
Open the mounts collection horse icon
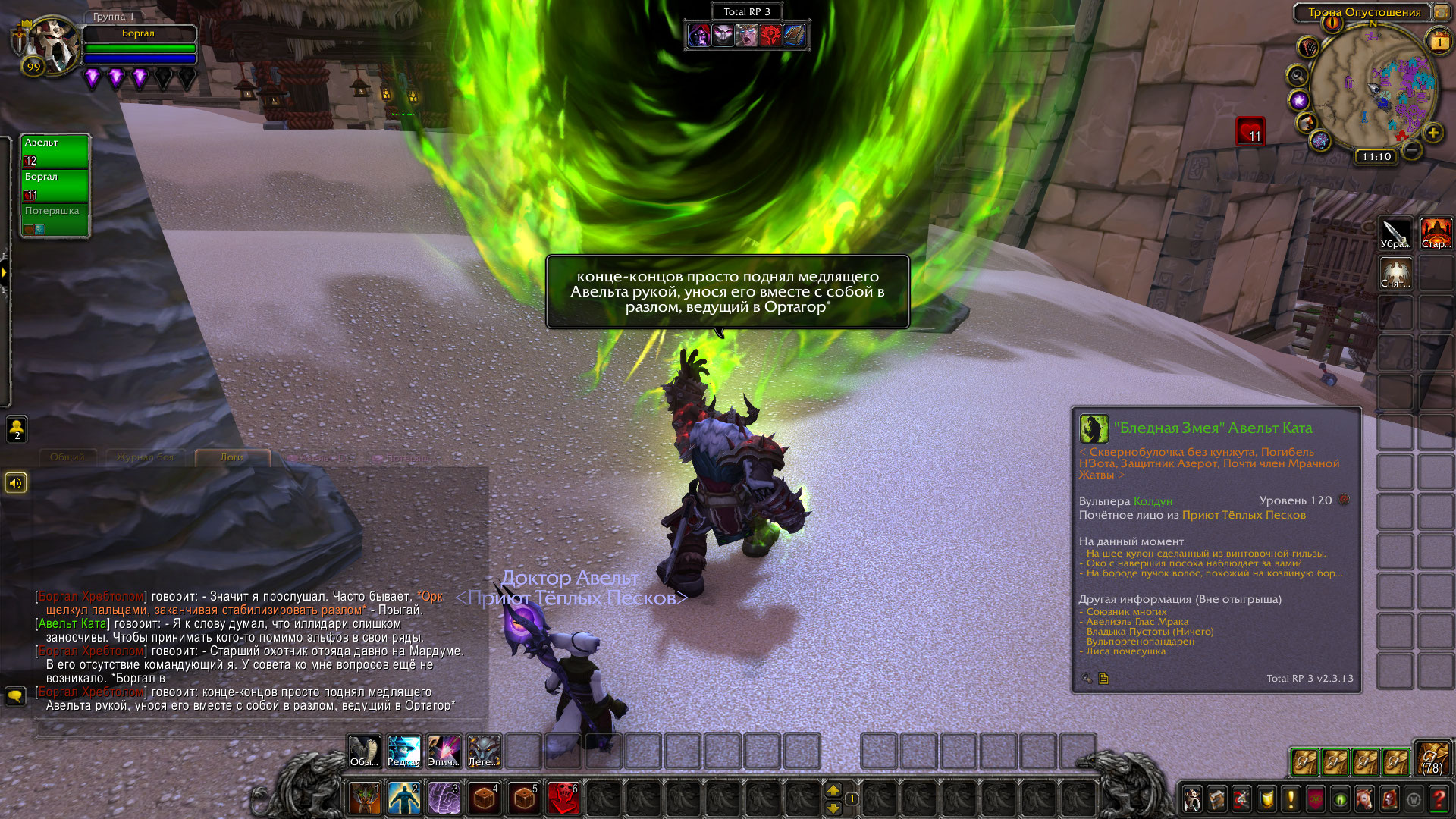(1363, 799)
